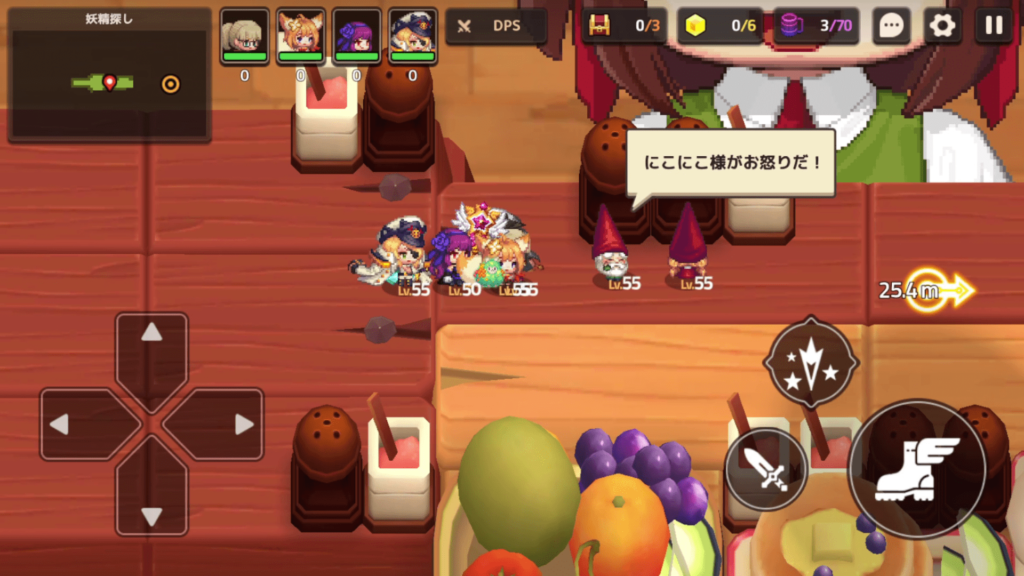Use the winged boot dash button
Screen dimensions: 1024x576
(916, 469)
